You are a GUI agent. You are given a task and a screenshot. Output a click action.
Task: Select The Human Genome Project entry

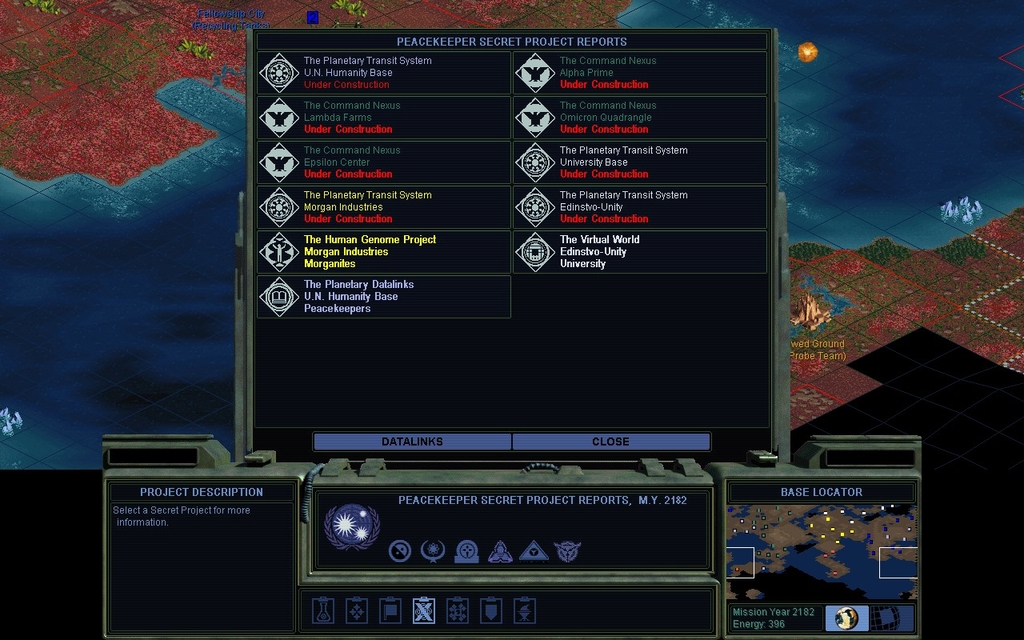pos(384,252)
